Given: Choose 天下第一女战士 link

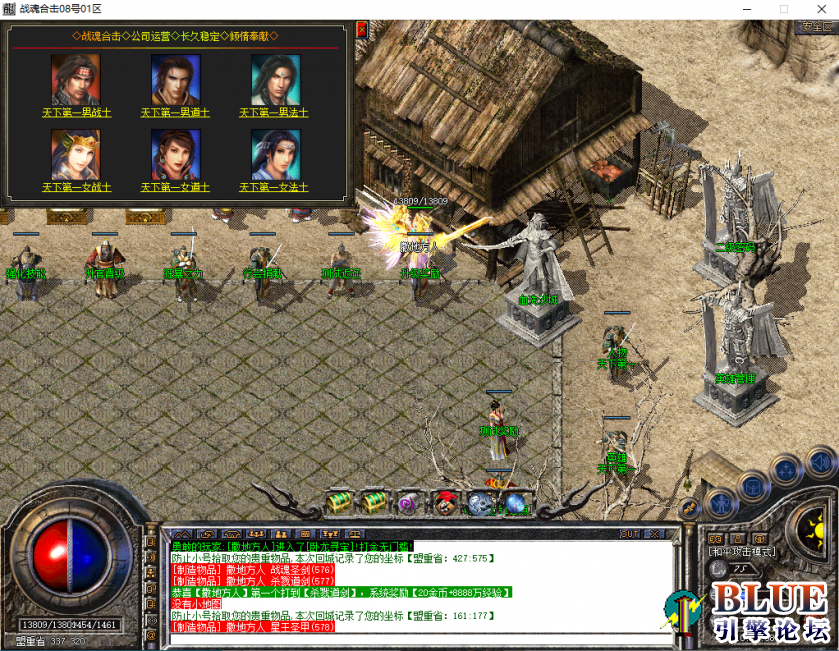Looking at the screenshot, I should tap(77, 187).
